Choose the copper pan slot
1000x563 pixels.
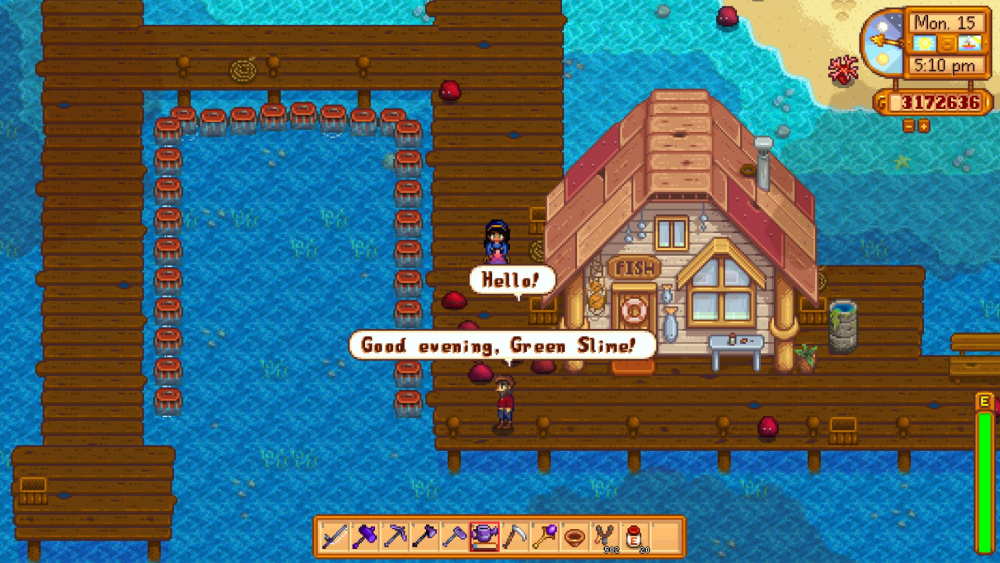coord(575,537)
